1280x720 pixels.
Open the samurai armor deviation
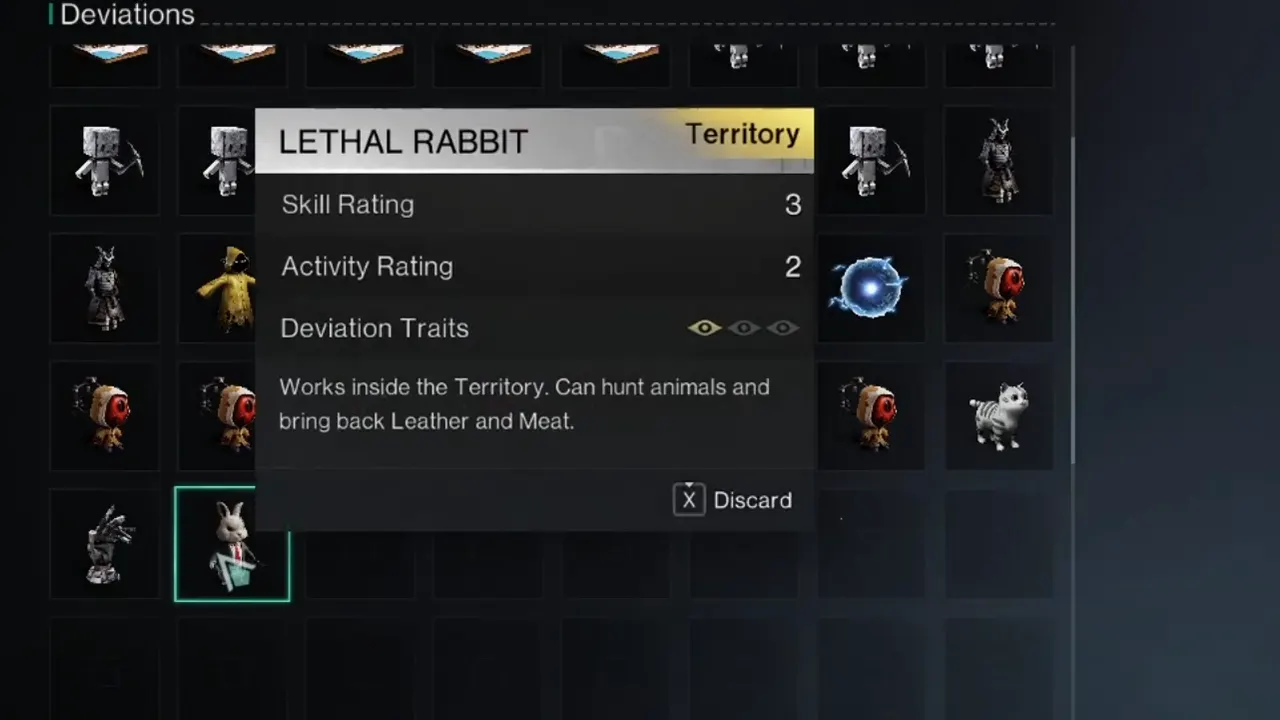point(104,287)
